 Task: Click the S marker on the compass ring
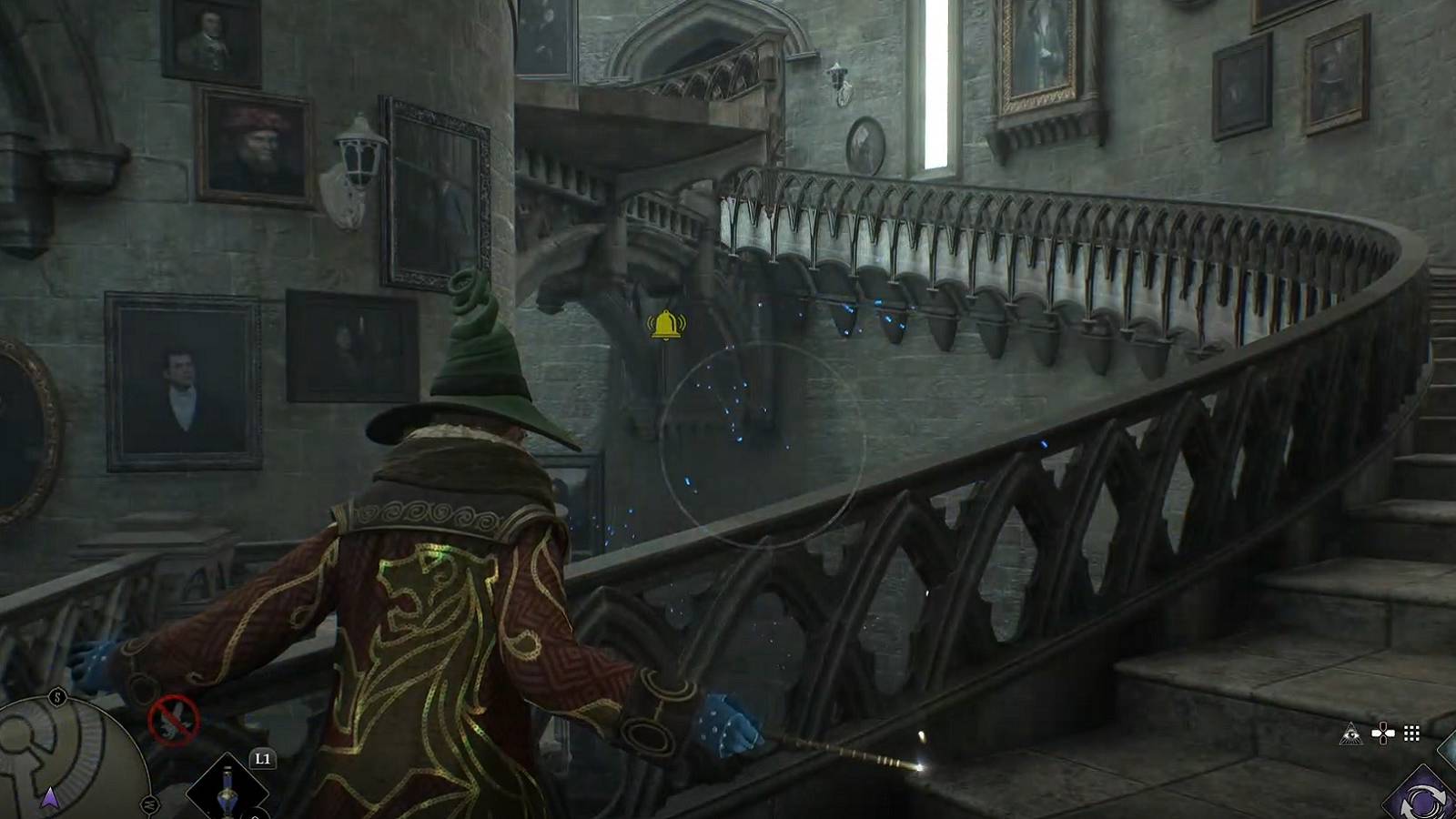[x=57, y=696]
